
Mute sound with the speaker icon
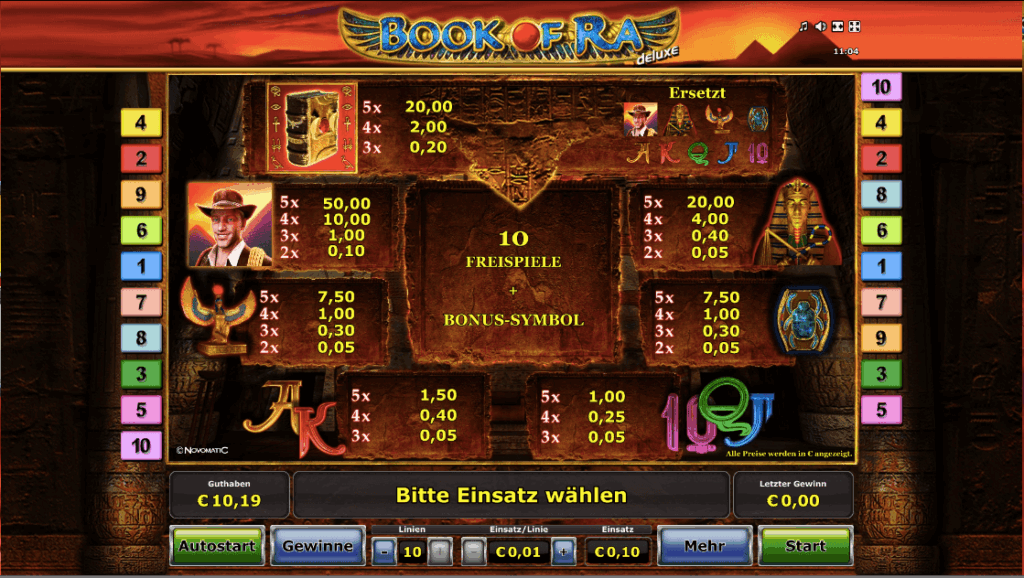coord(820,27)
